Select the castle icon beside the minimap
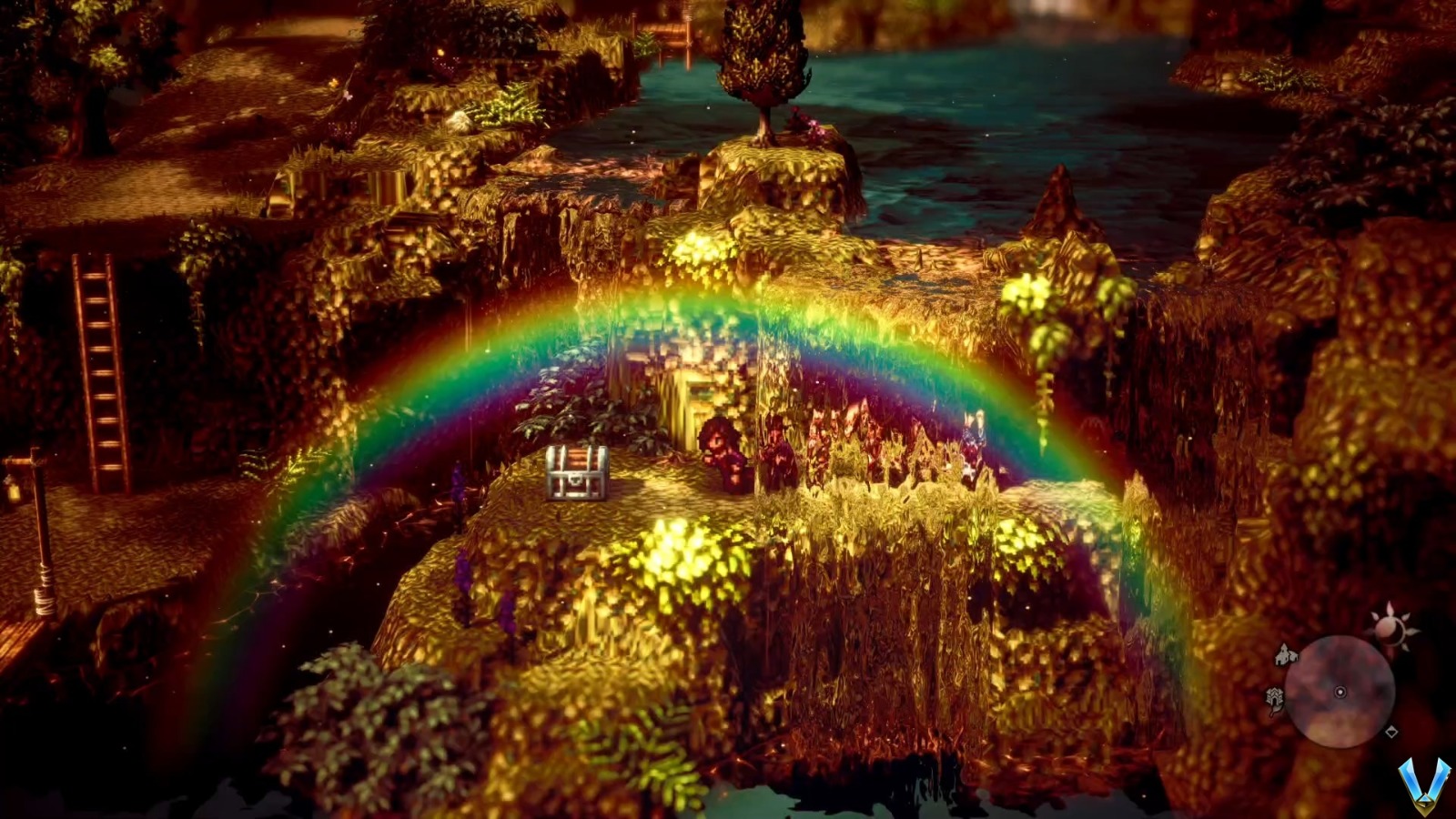This screenshot has width=1456, height=819. [1275, 698]
